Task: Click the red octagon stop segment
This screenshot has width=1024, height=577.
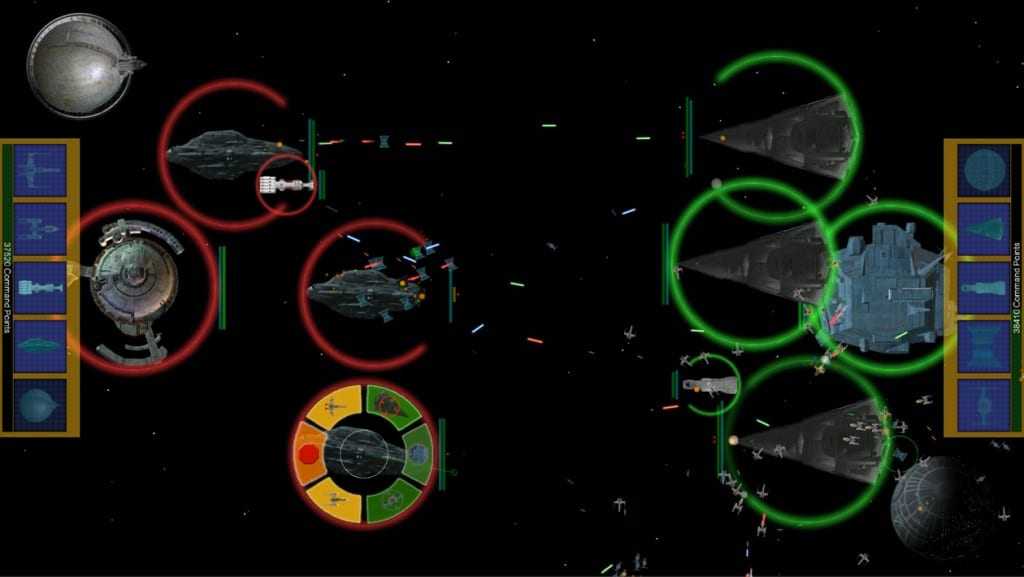Action: tap(311, 455)
